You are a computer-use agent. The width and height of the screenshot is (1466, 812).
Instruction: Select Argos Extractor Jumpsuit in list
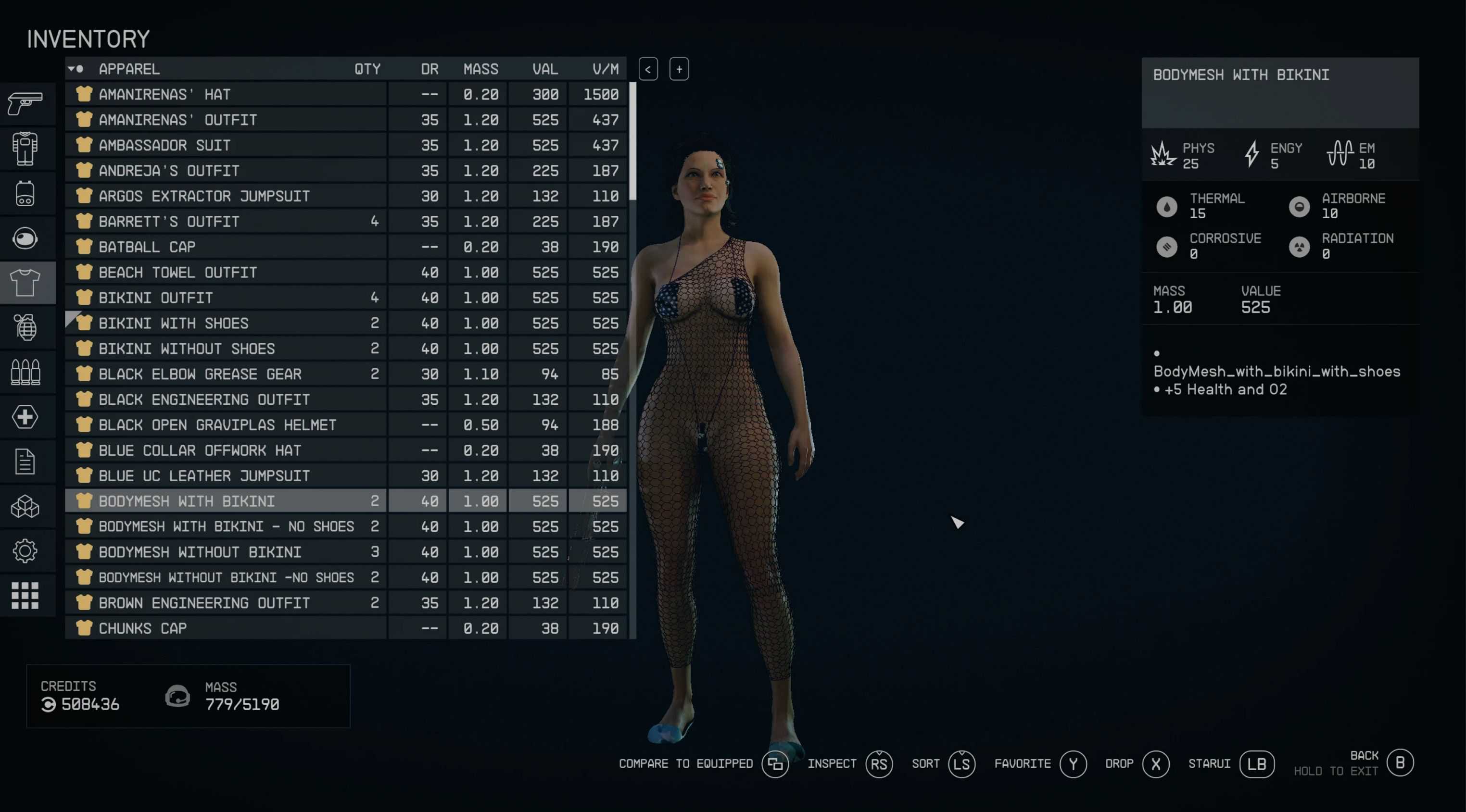click(x=227, y=196)
